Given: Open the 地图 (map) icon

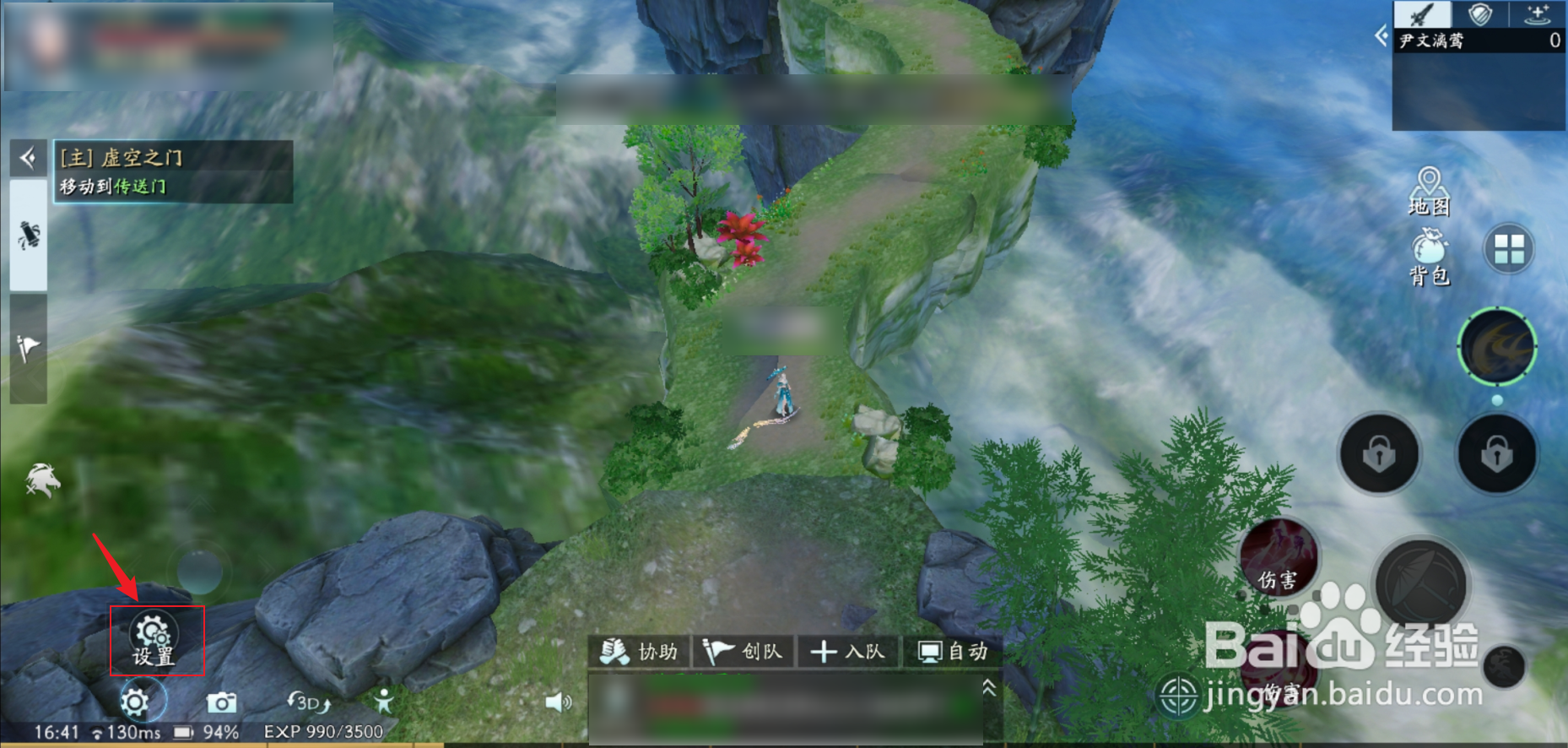Looking at the screenshot, I should click(x=1430, y=188).
